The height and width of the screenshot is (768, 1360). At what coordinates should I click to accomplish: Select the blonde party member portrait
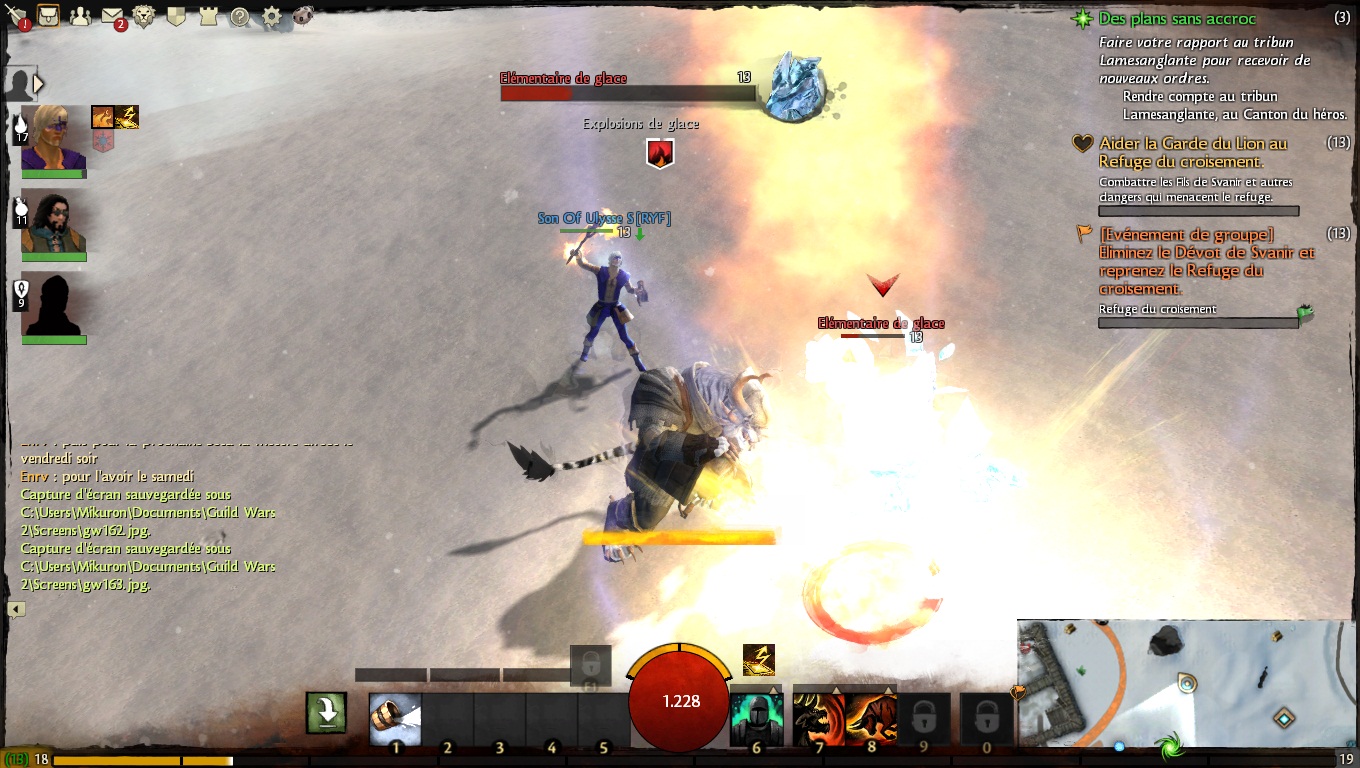coord(54,138)
